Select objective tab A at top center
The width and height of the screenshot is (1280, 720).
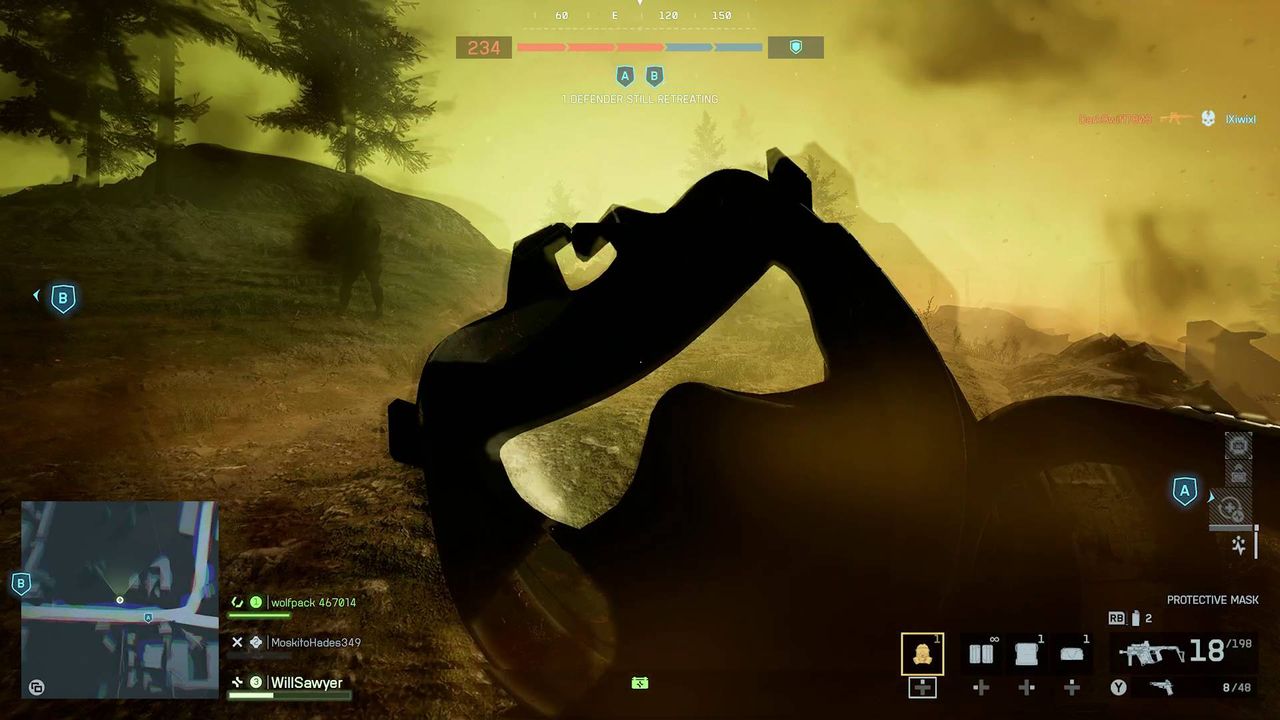[x=624, y=75]
